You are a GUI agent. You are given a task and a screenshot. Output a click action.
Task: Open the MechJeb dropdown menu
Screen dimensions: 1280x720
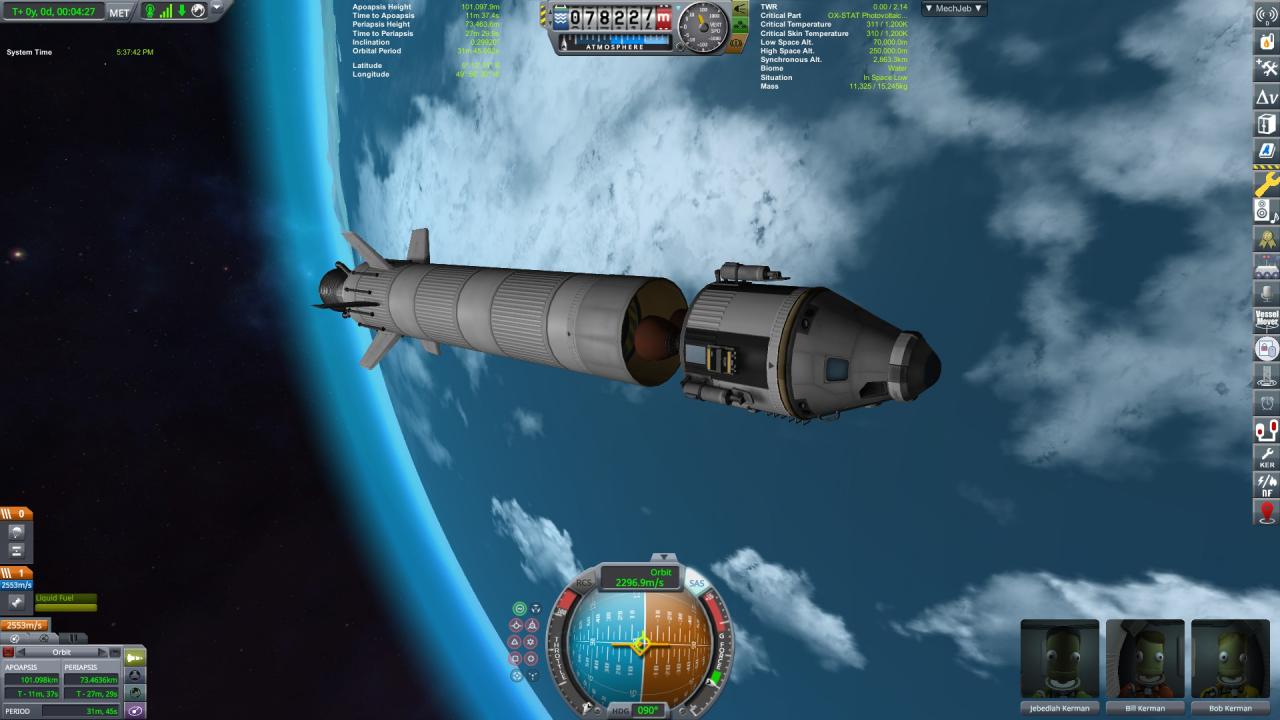tap(953, 8)
